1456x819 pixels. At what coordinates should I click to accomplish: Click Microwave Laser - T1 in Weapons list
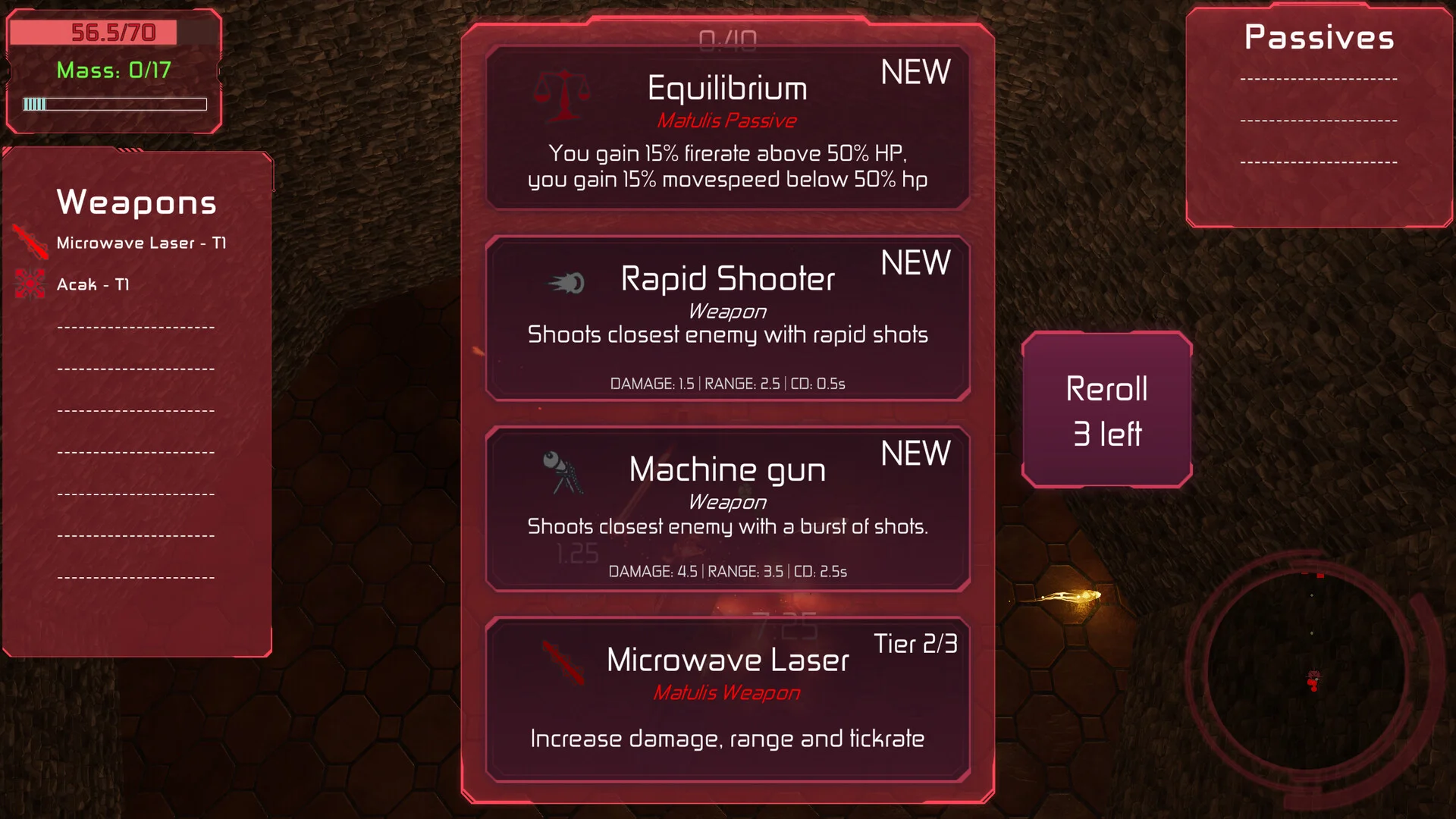tap(141, 243)
